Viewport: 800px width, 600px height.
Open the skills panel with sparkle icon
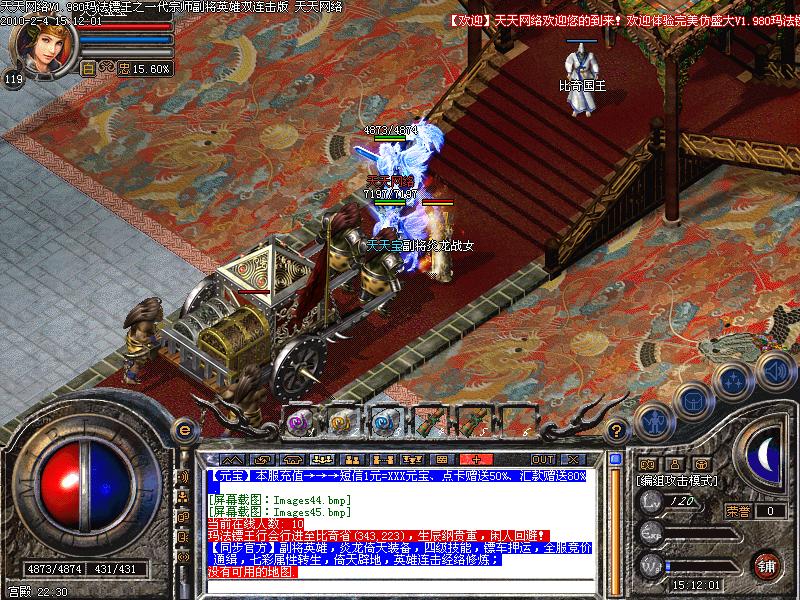pos(735,379)
